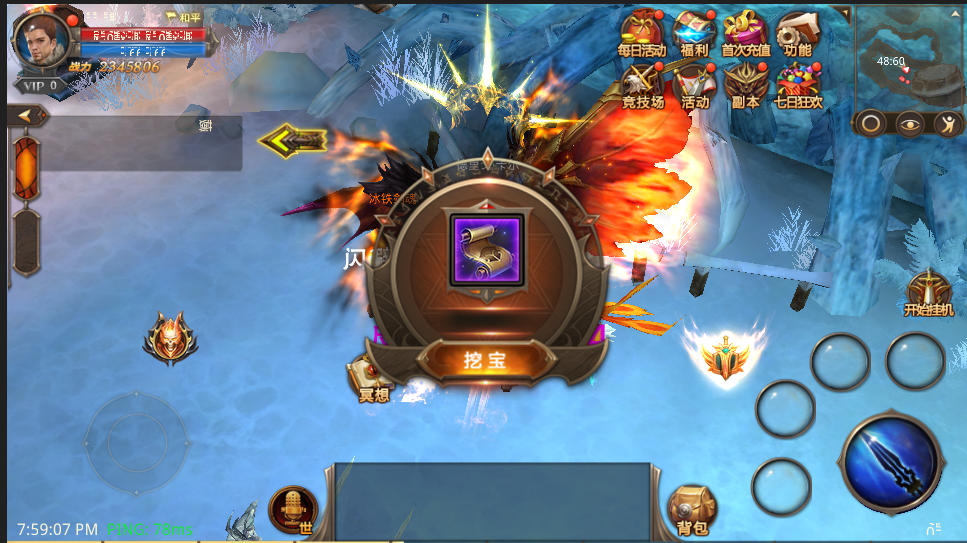Select the purple treasure scroll item
Viewport: 967px width, 543px height.
[x=486, y=251]
